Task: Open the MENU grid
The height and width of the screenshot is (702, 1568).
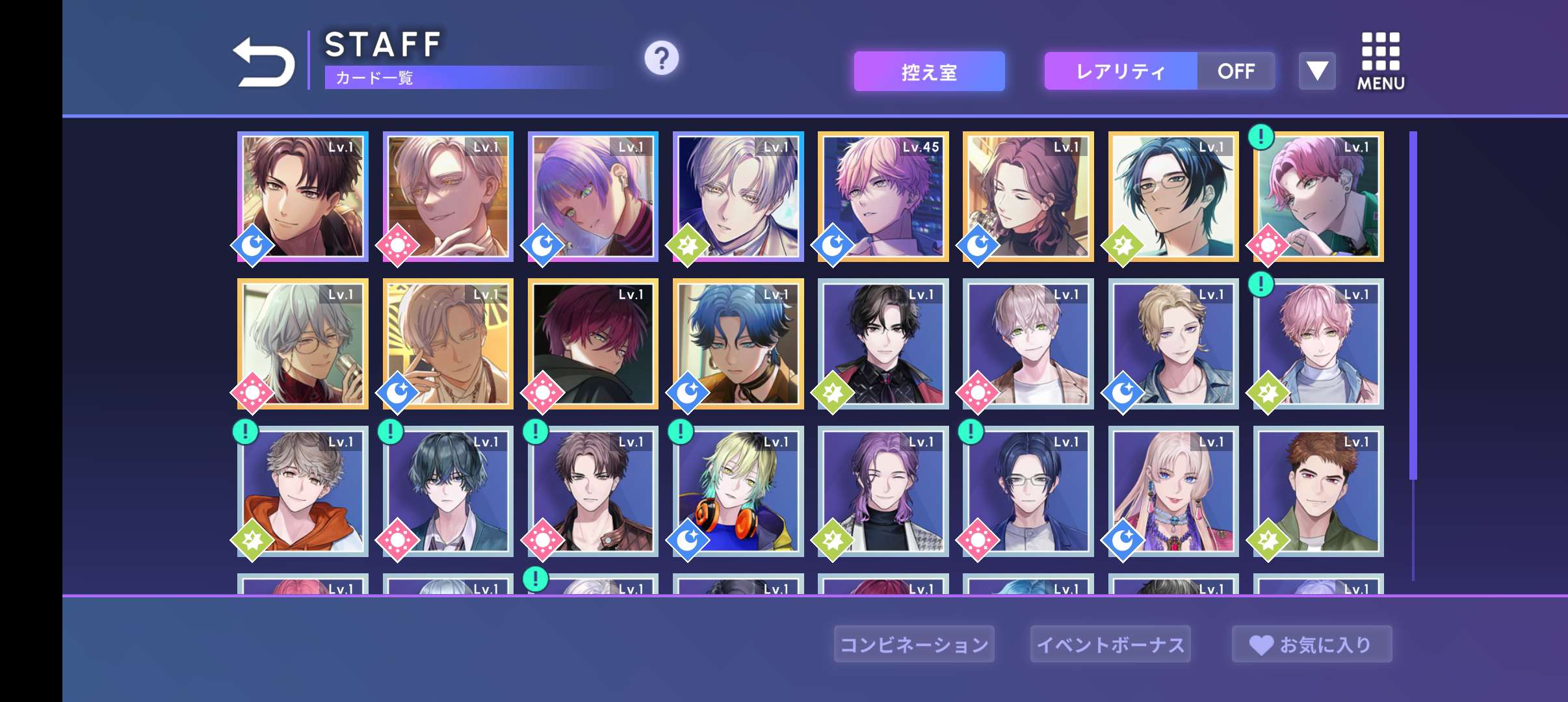Action: click(x=1380, y=61)
